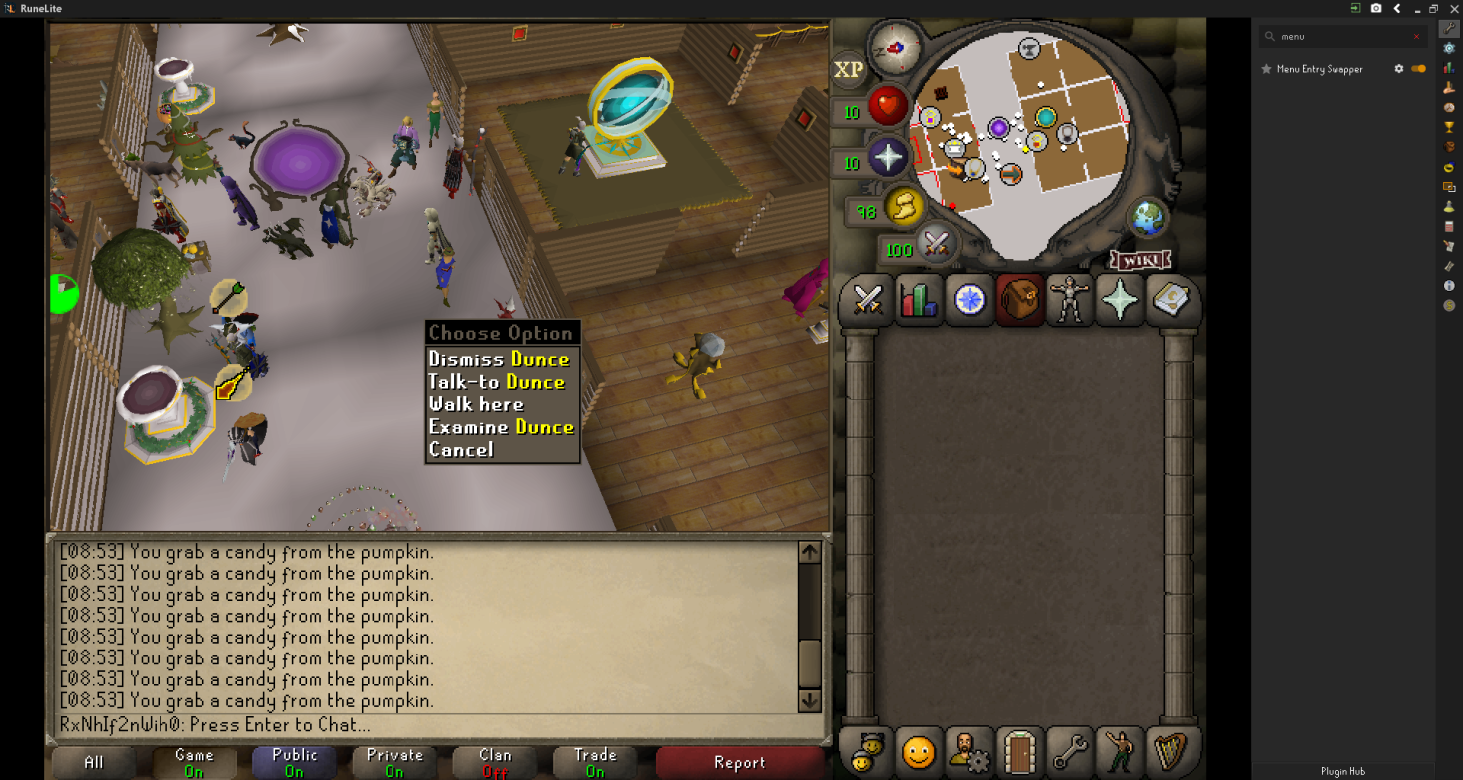Open the Inventory tab
Screen dimensions: 1463x780
[1019, 300]
